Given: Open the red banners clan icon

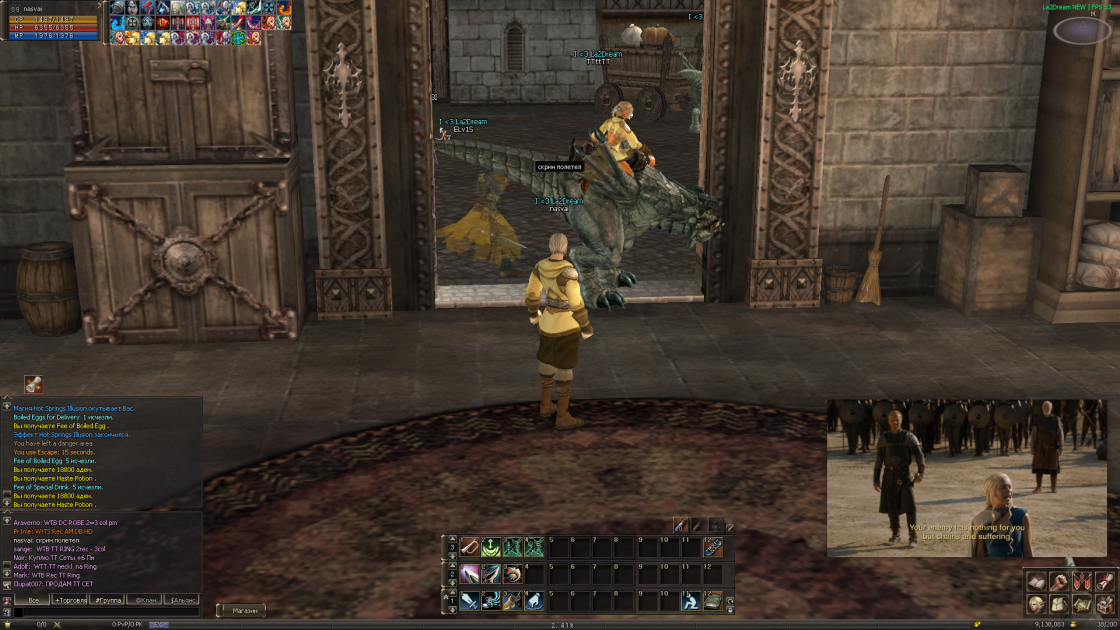Looking at the screenshot, I should (x=1081, y=581).
